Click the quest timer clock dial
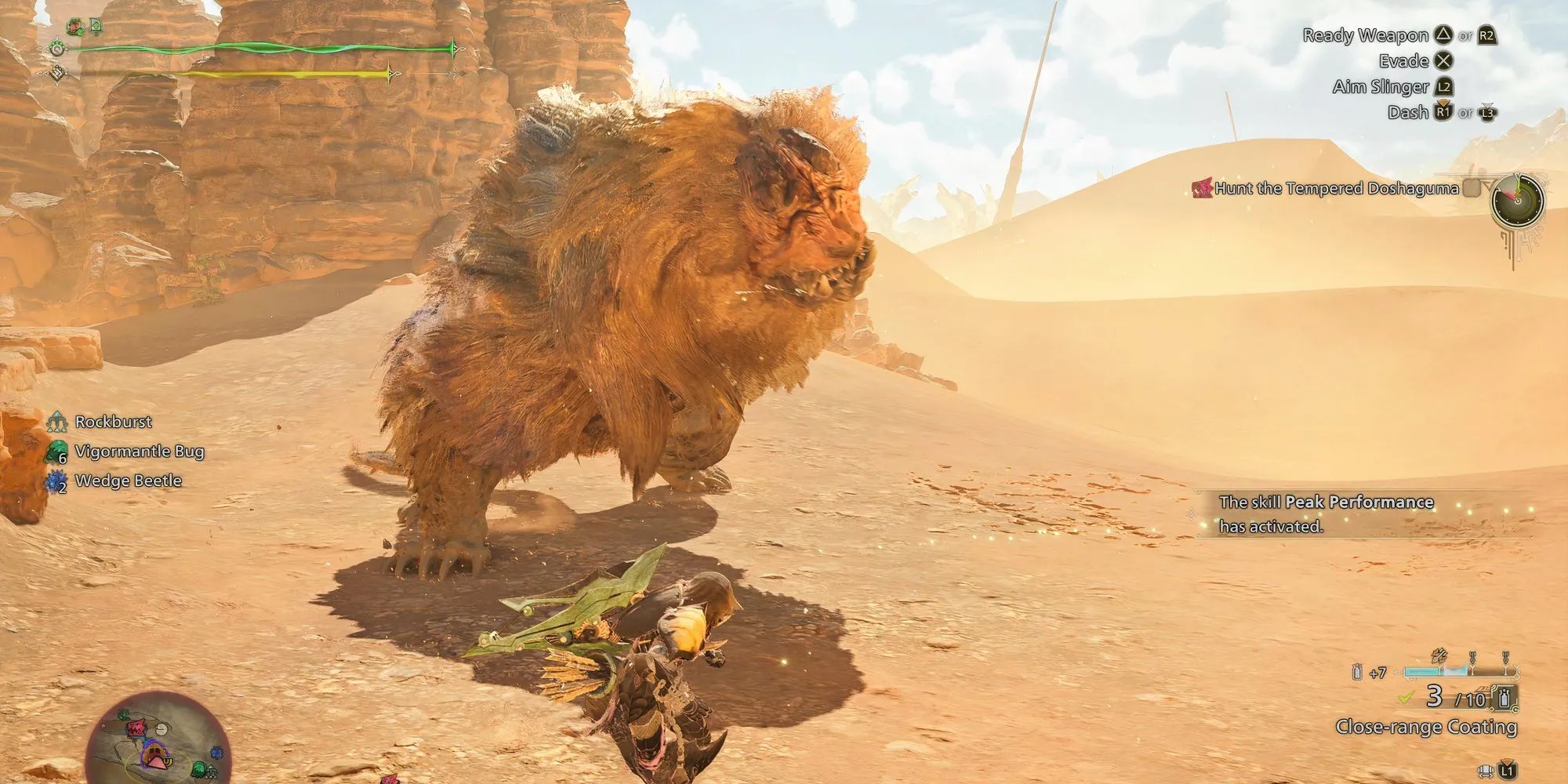This screenshot has height=784, width=1568. [x=1517, y=201]
